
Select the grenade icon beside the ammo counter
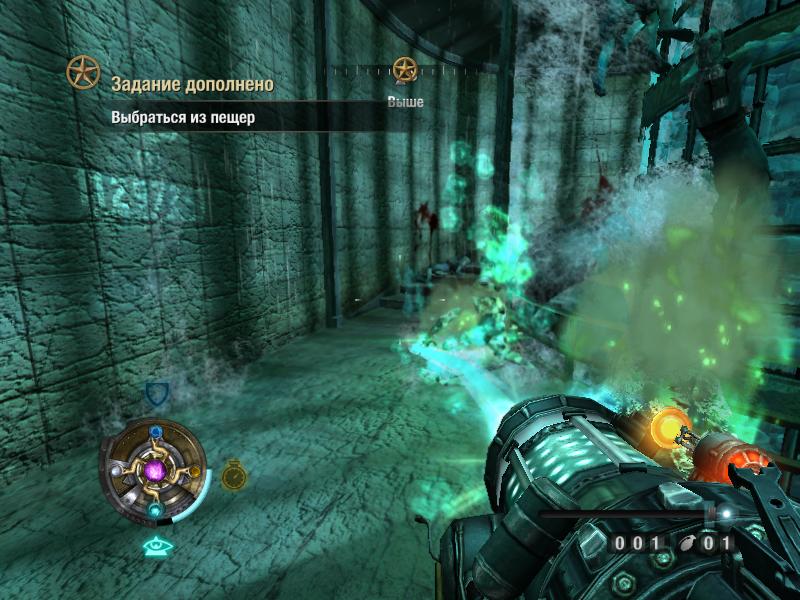click(688, 545)
